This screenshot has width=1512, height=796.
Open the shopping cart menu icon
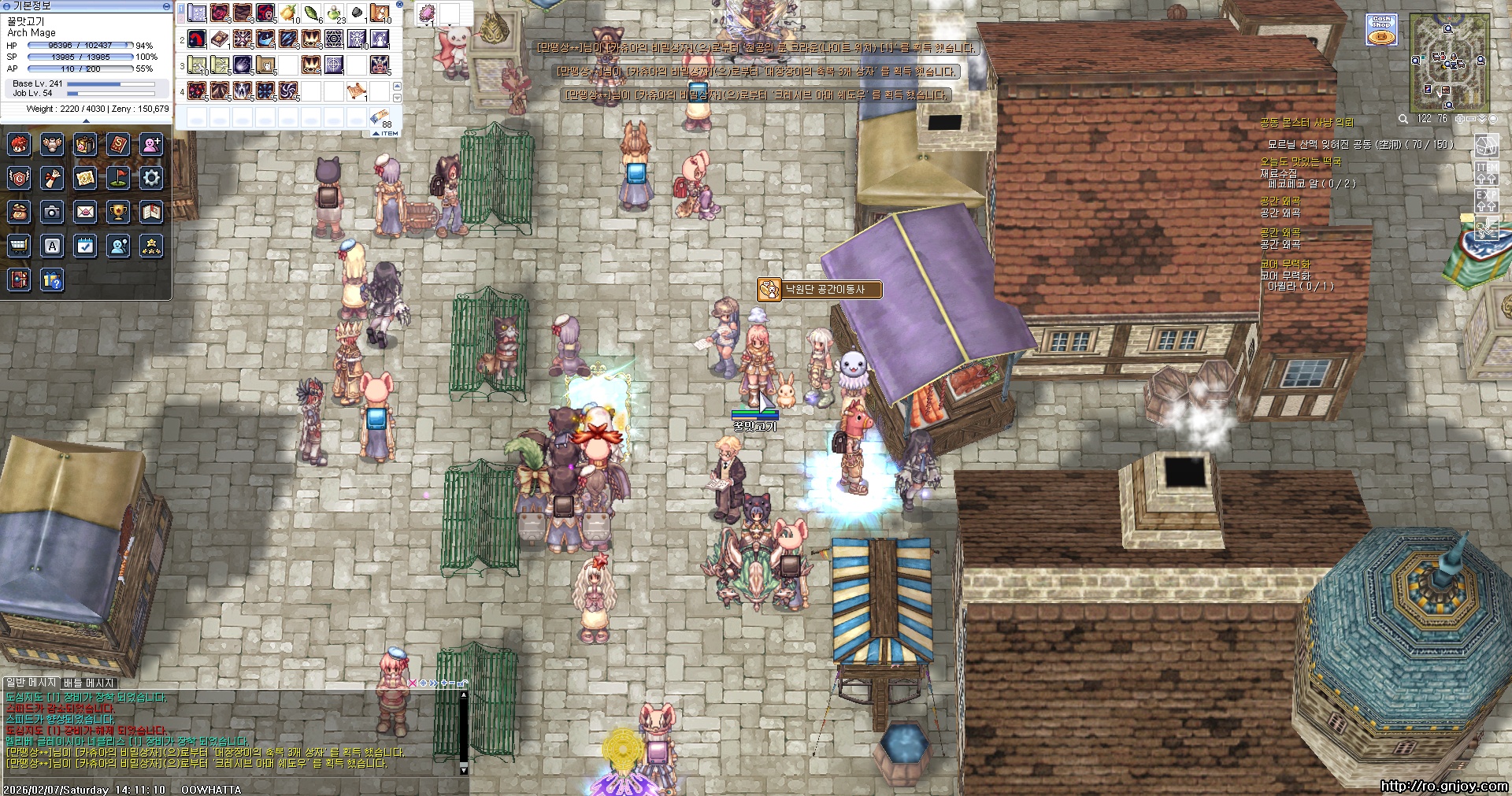click(19, 246)
